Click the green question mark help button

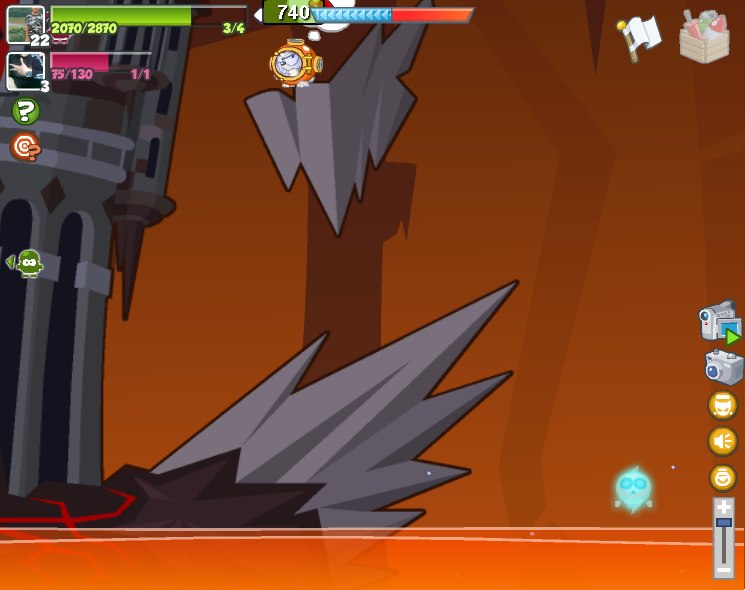25,111
